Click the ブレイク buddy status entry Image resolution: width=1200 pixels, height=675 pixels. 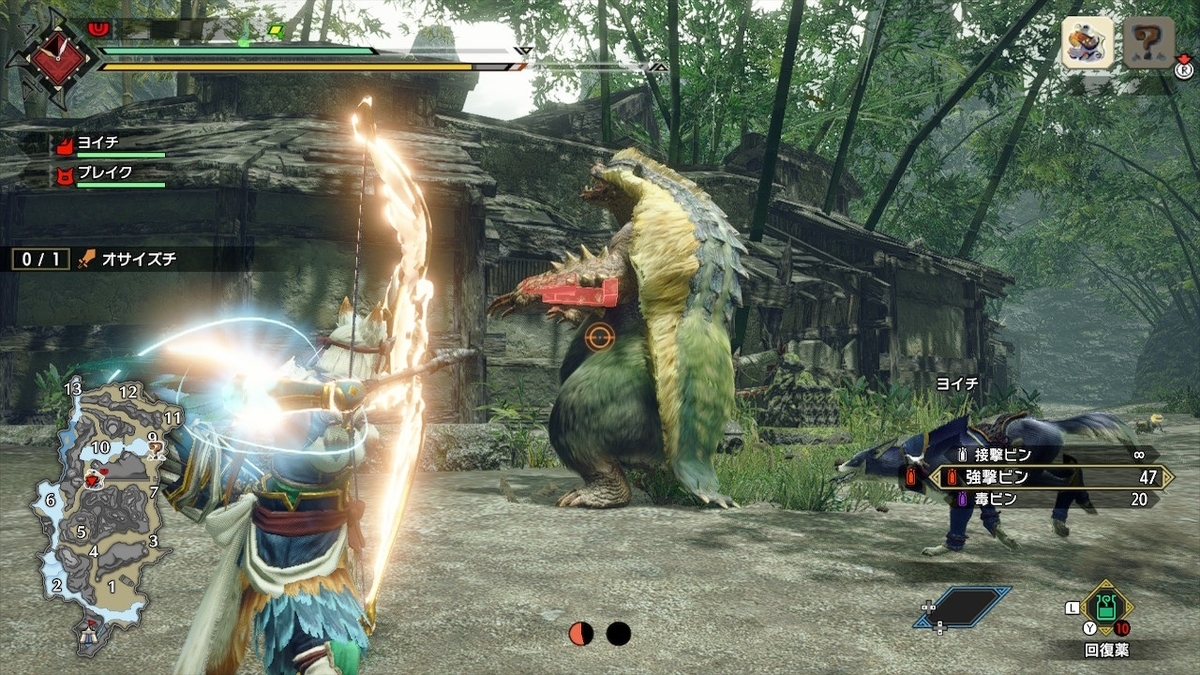pos(110,175)
